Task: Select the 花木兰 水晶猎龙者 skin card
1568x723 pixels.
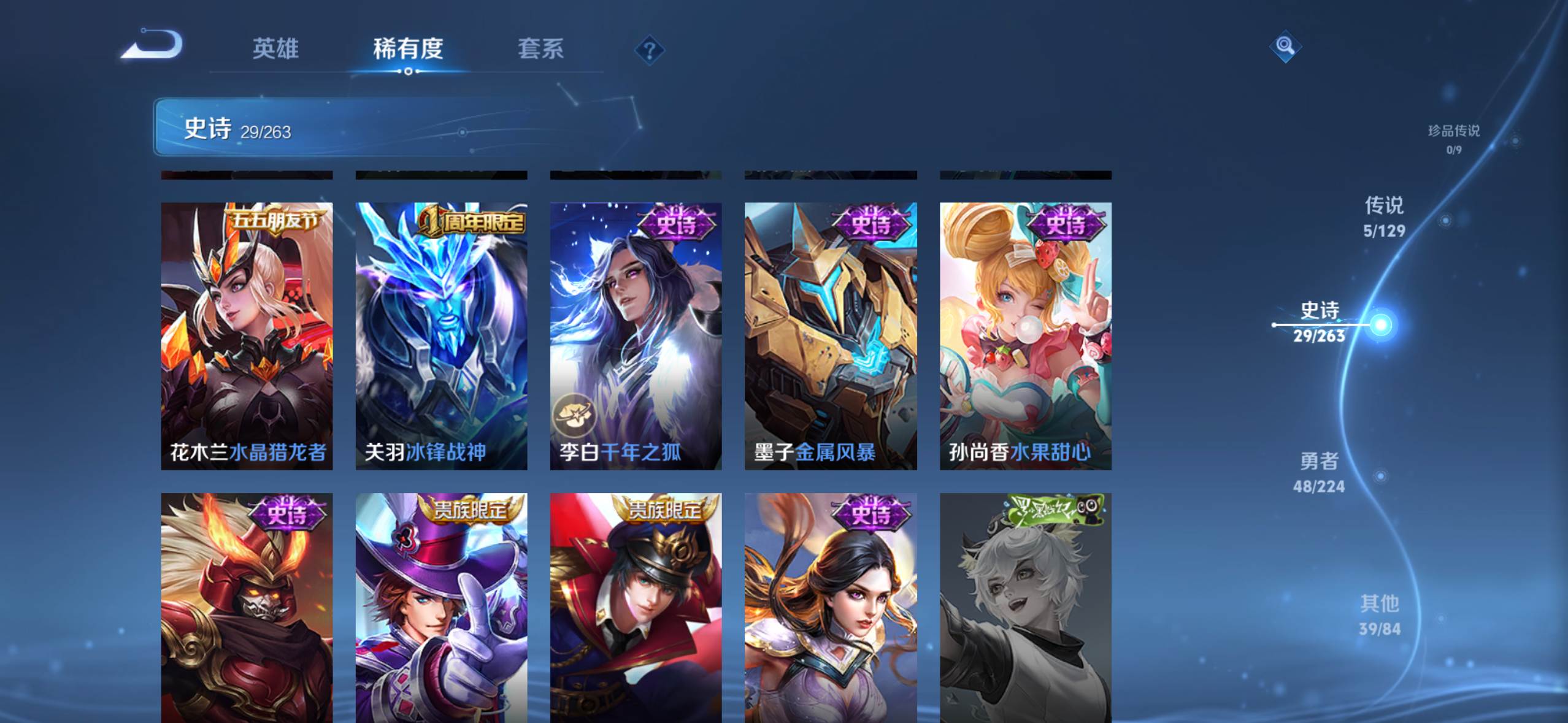Action: click(x=247, y=336)
